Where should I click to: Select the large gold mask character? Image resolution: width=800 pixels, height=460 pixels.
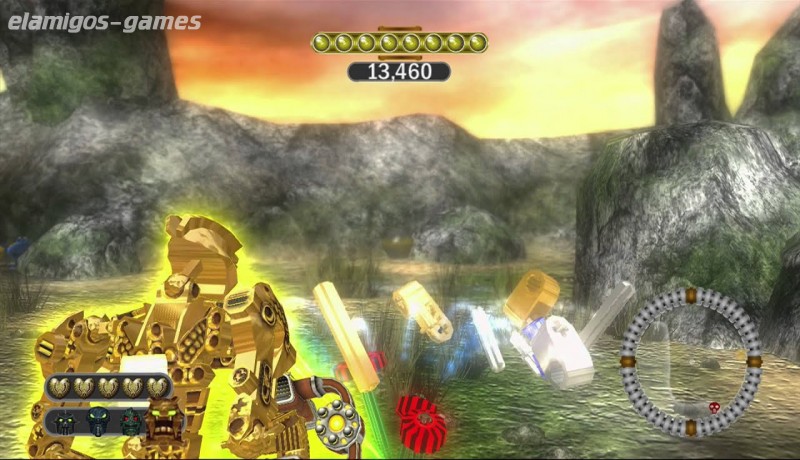tap(166, 420)
